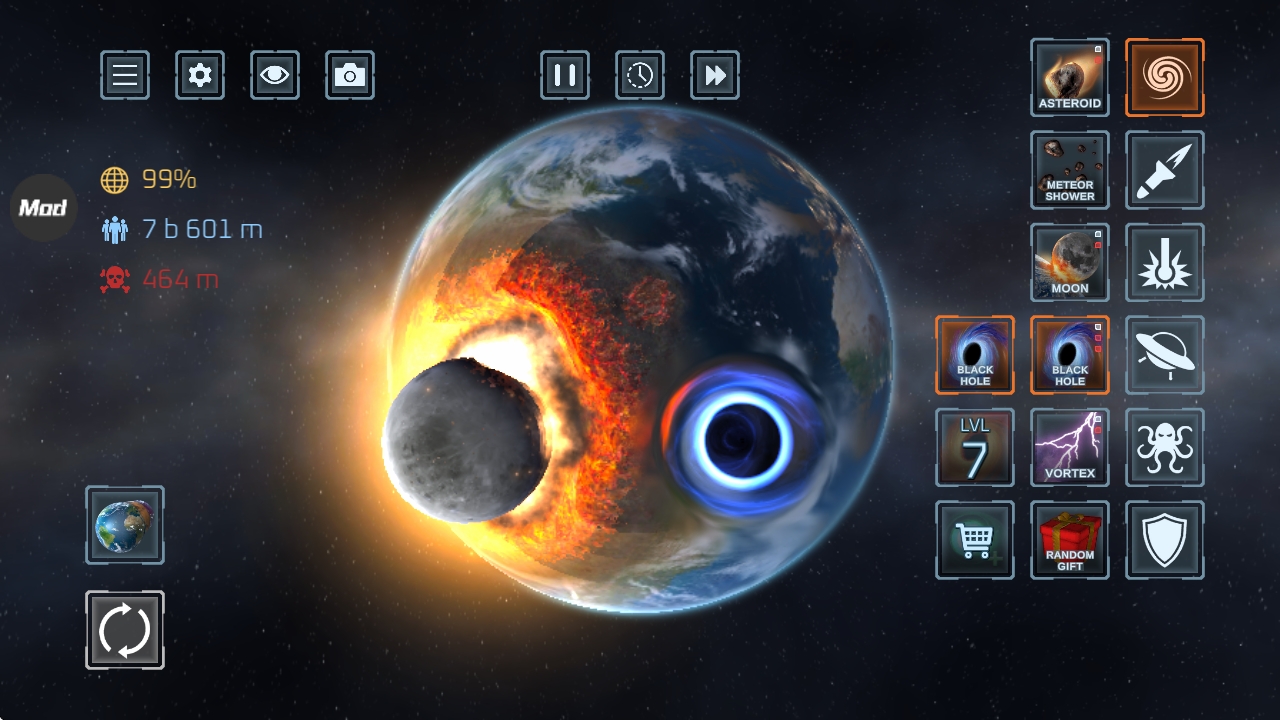Select the Earth planet thumbnail
This screenshot has height=720, width=1280.
click(125, 525)
